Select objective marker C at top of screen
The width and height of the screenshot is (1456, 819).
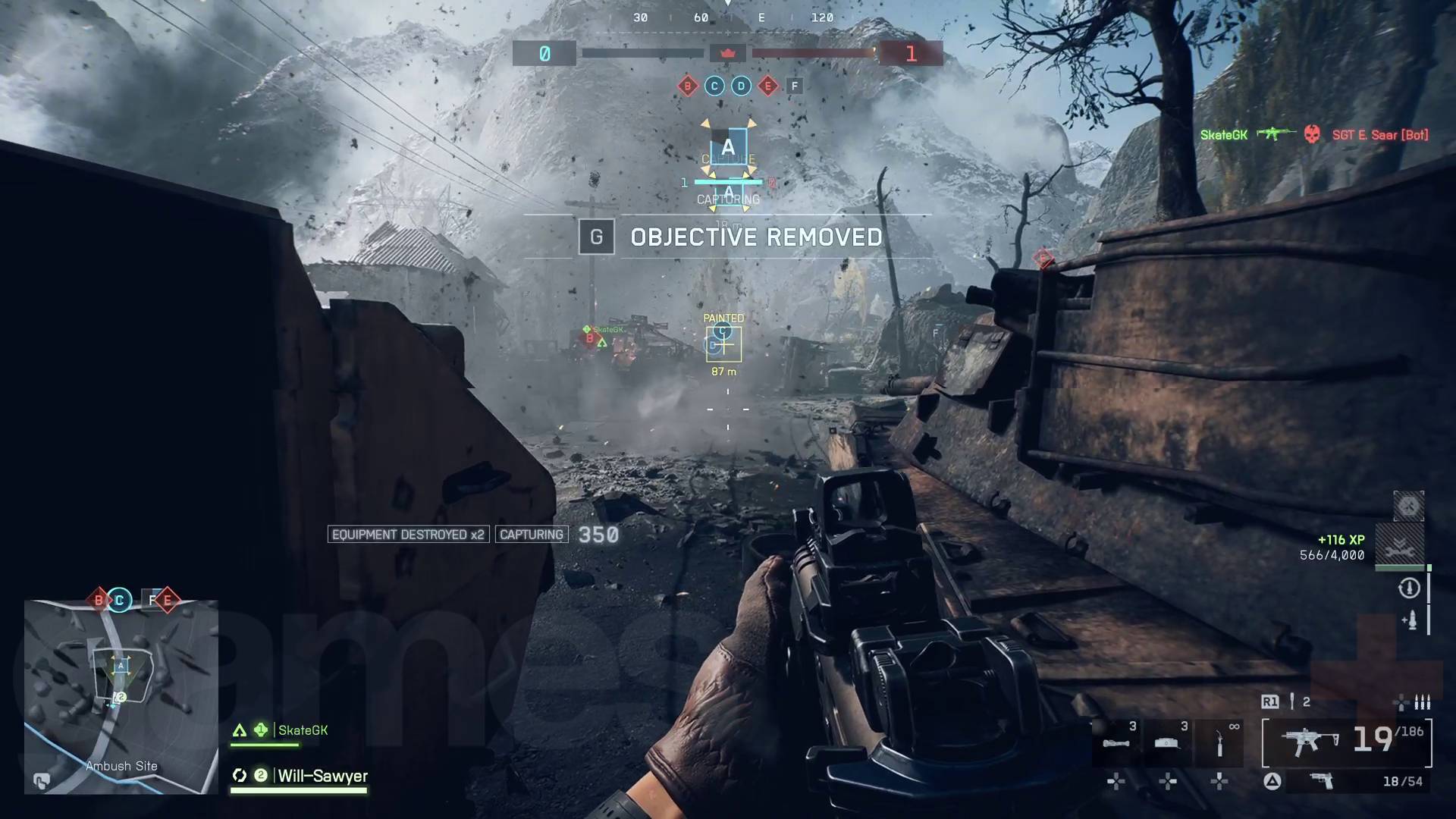(714, 86)
